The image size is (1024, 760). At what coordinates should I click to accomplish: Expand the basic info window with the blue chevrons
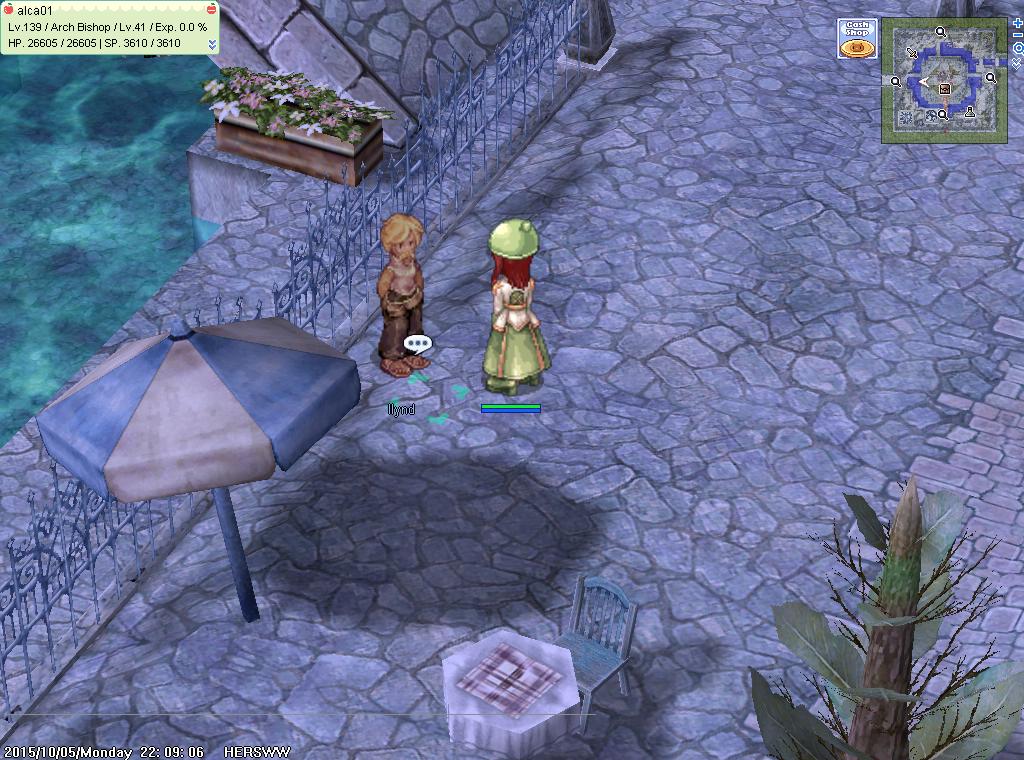(x=212, y=44)
